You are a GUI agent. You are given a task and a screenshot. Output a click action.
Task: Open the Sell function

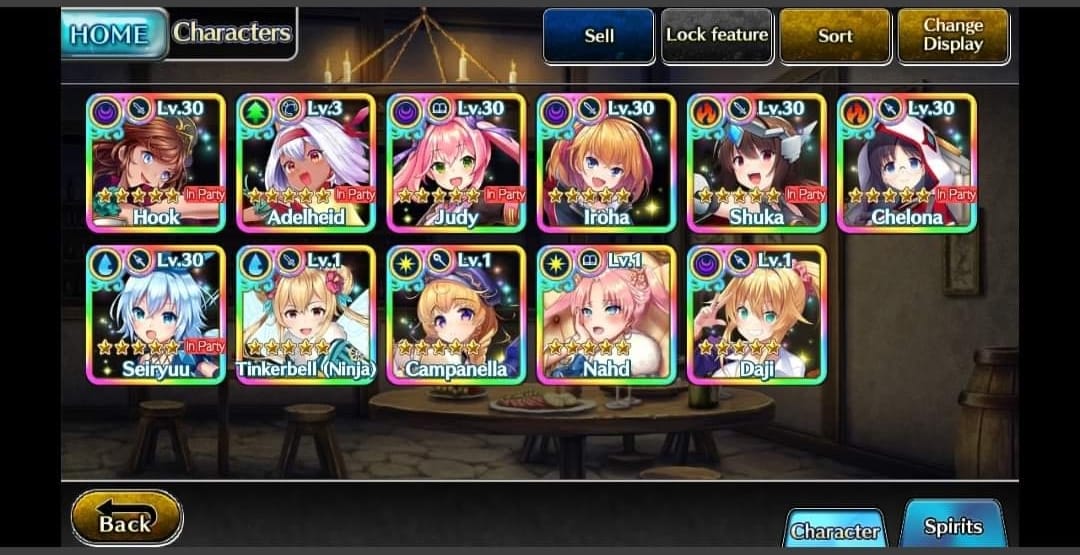click(x=598, y=36)
